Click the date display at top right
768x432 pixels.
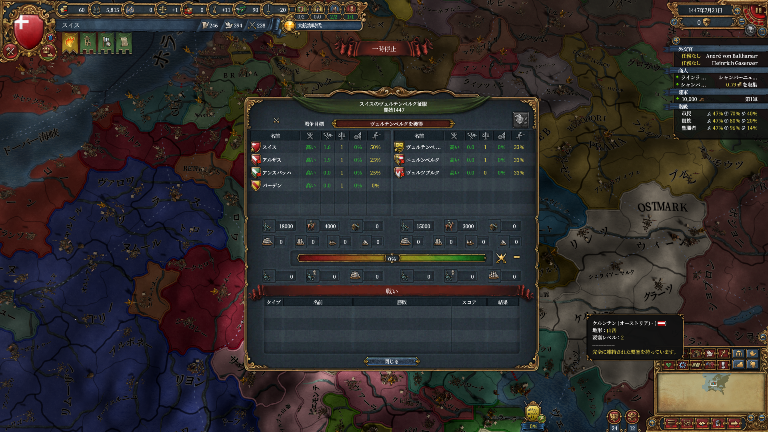click(x=717, y=8)
